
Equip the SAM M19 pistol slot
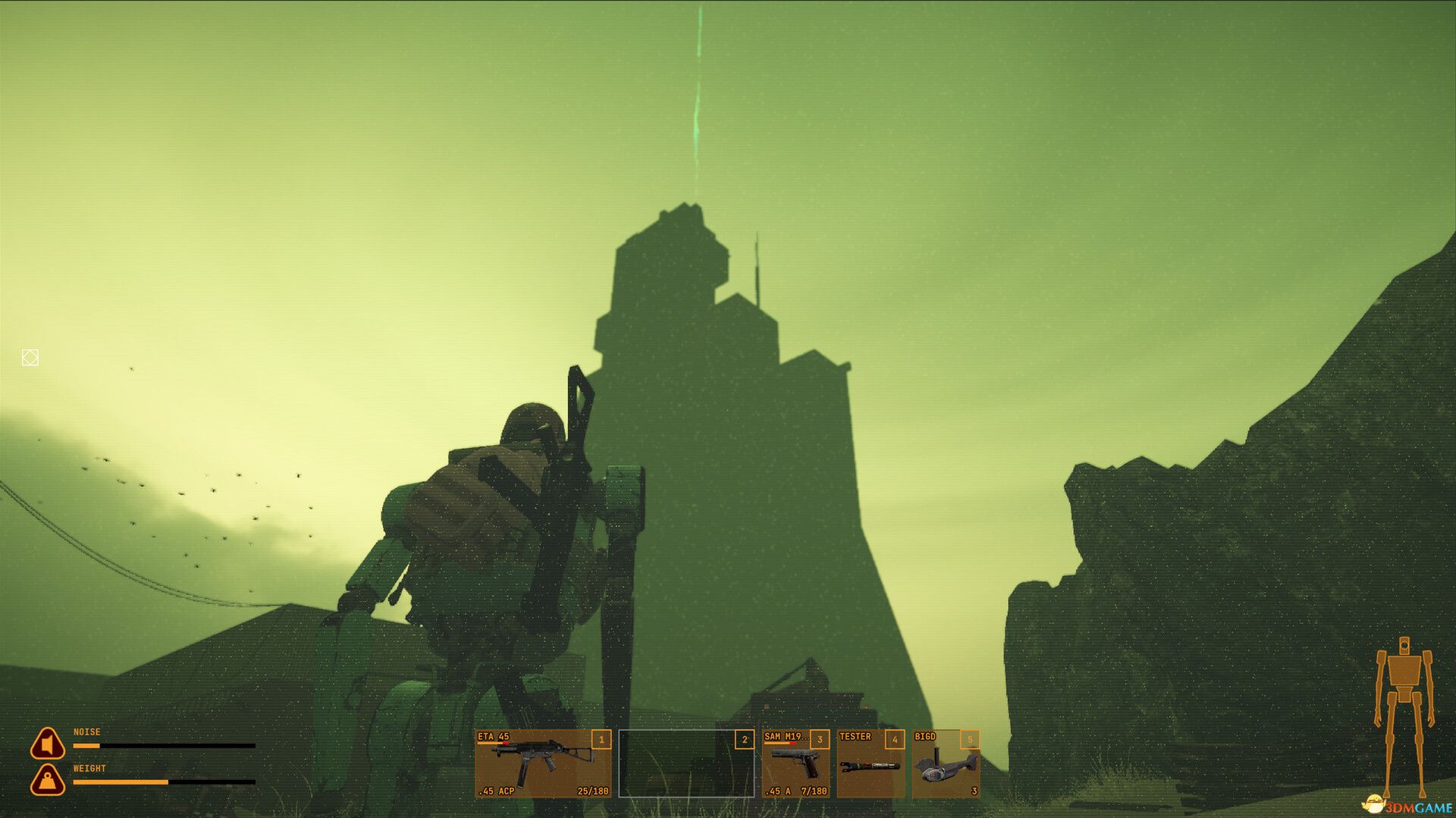[x=795, y=763]
